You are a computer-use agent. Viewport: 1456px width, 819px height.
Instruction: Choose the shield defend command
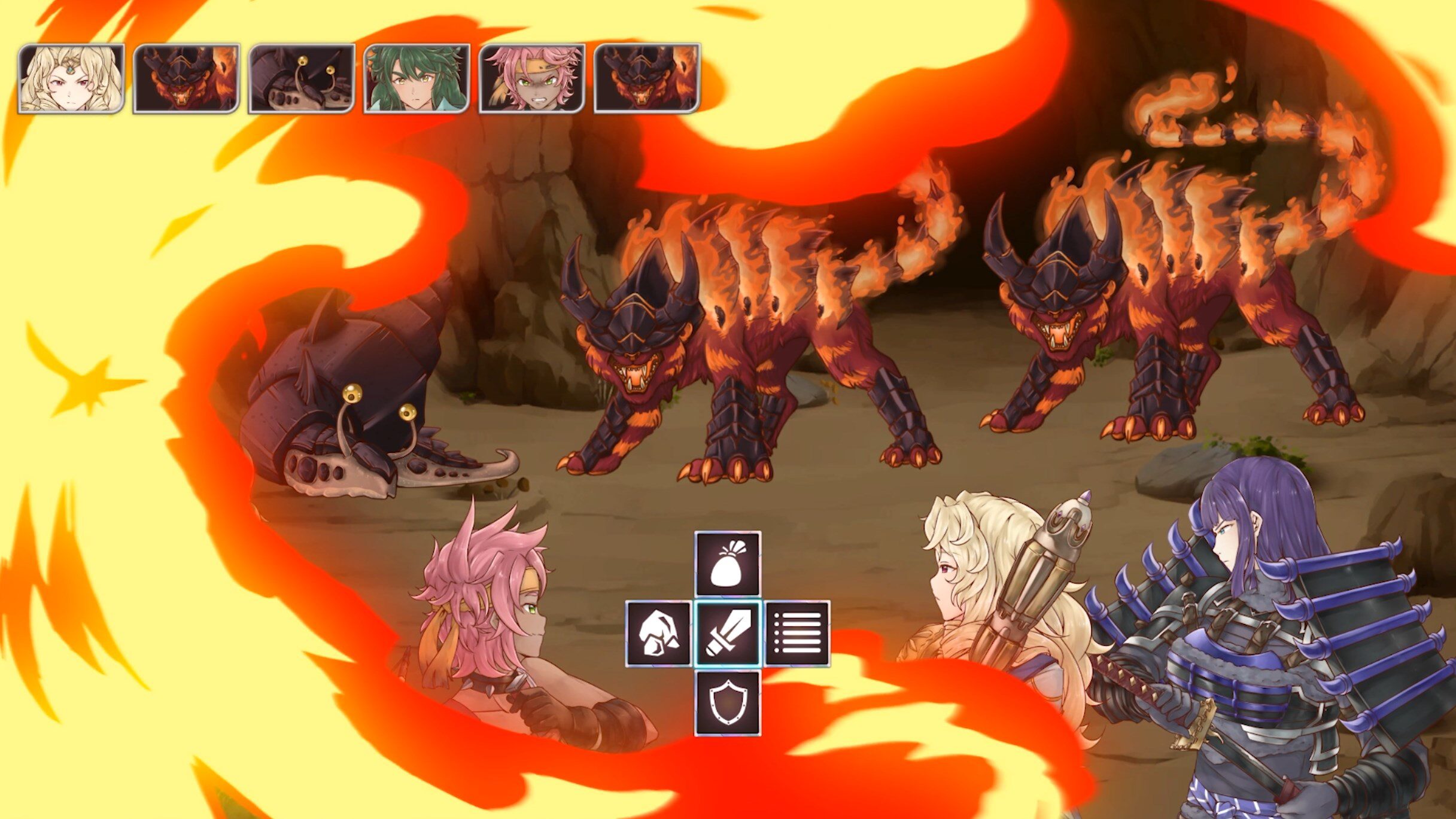727,703
